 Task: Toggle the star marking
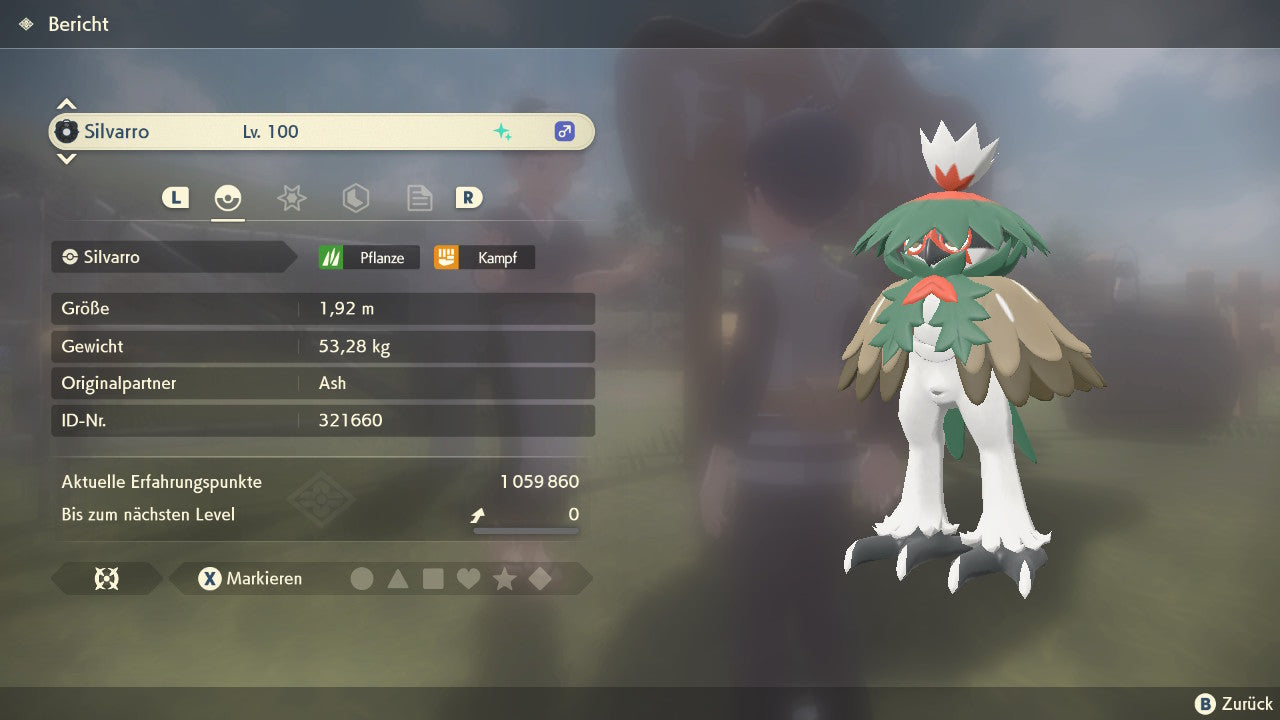point(504,578)
